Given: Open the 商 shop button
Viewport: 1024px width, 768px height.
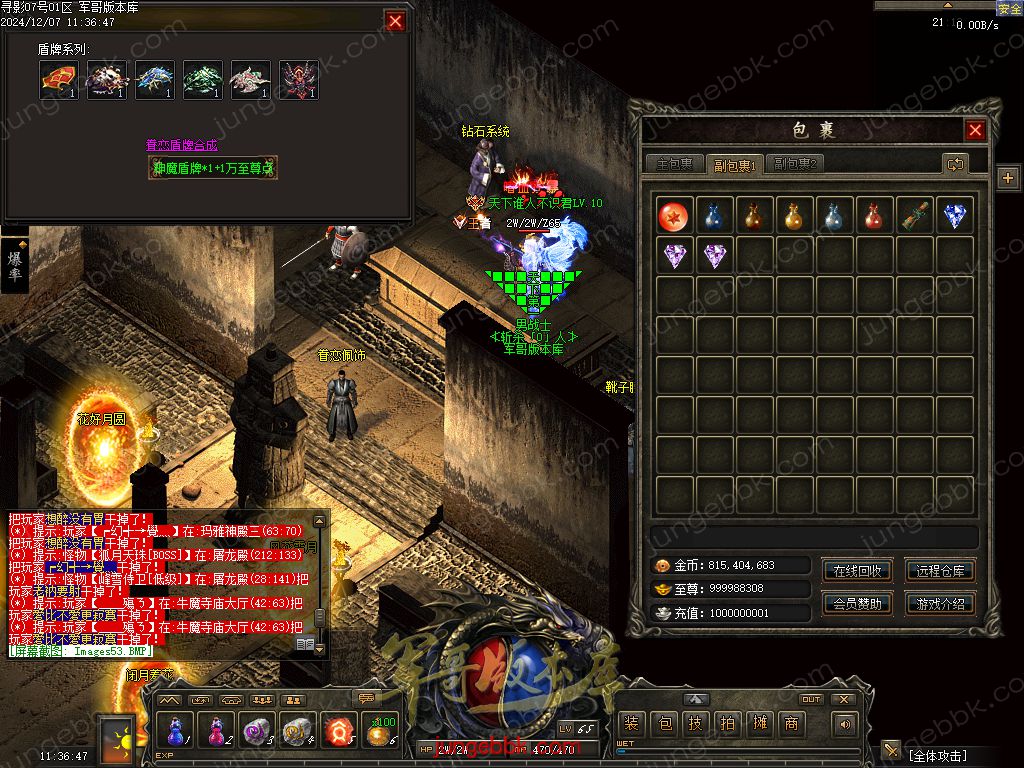Looking at the screenshot, I should pos(791,724).
